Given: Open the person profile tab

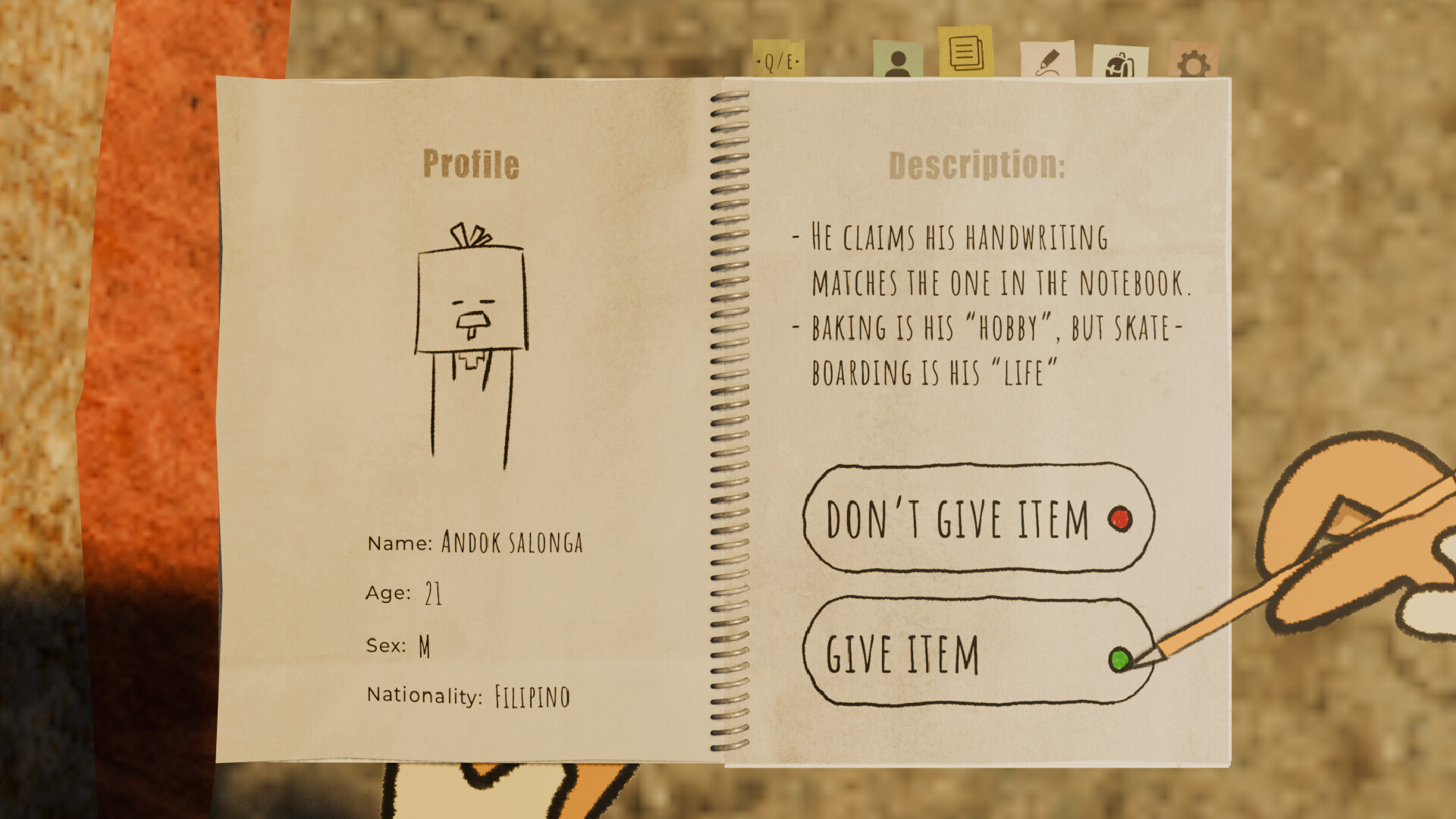Looking at the screenshot, I should pyautogui.click(x=897, y=61).
